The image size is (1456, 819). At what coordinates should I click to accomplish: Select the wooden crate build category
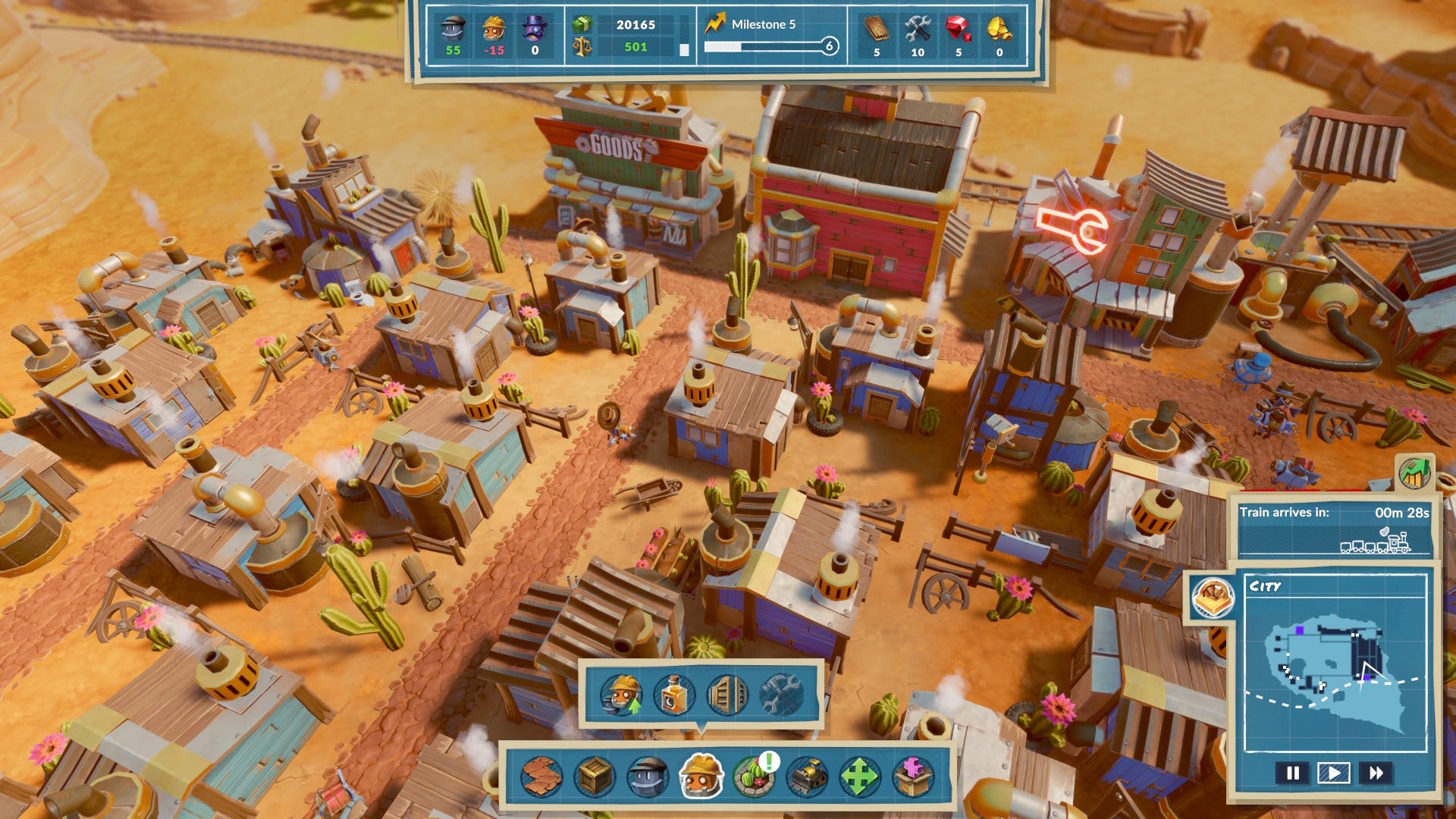click(x=595, y=777)
